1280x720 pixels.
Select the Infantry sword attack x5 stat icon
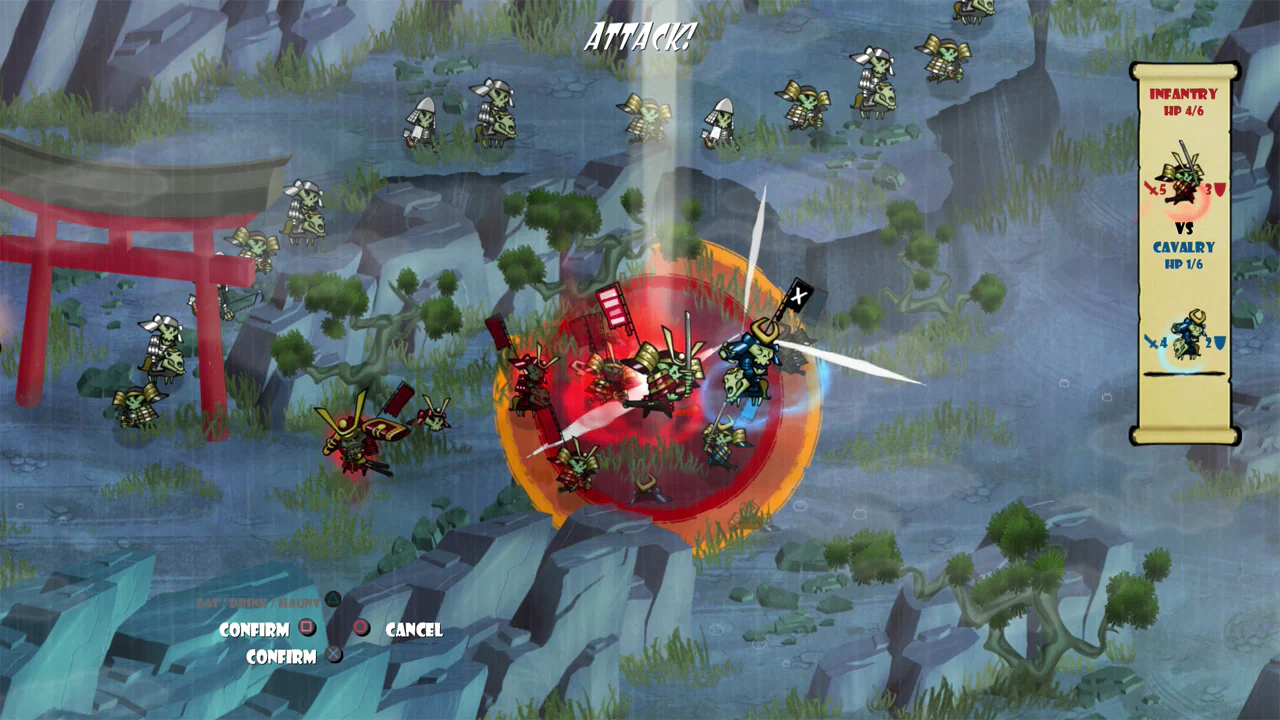tap(1154, 187)
